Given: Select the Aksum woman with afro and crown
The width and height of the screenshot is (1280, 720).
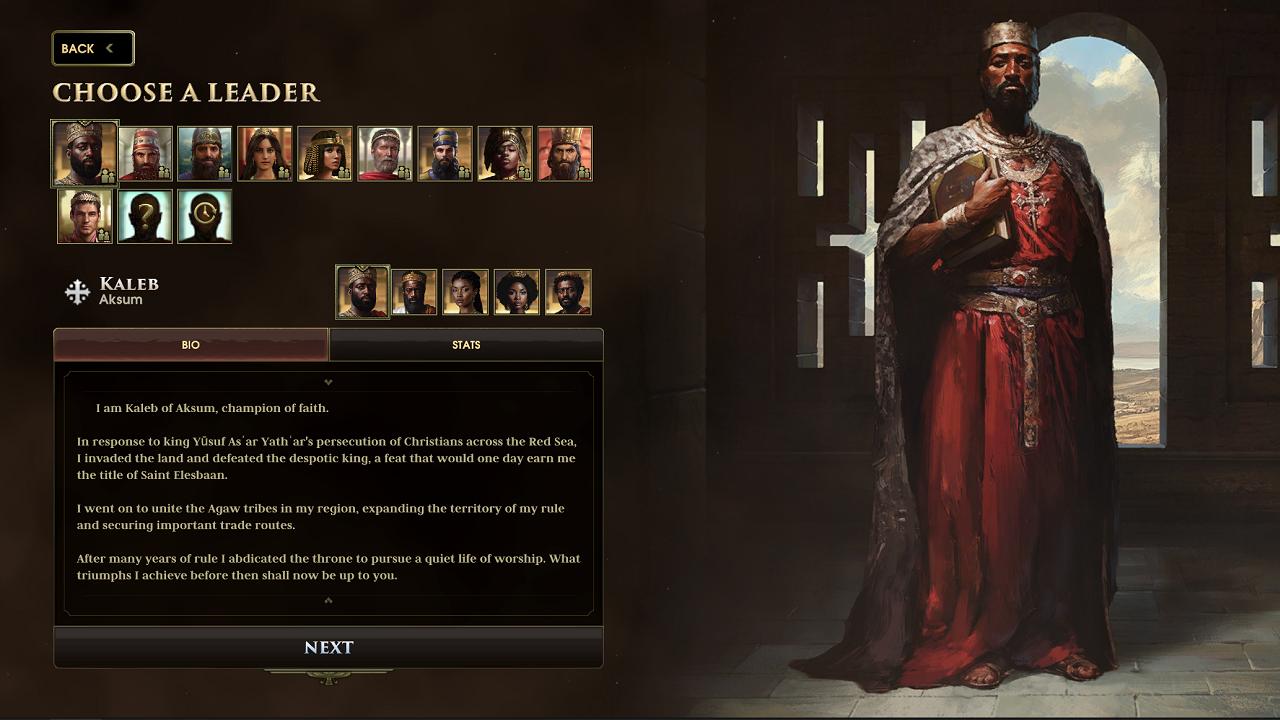Looking at the screenshot, I should click(x=517, y=292).
